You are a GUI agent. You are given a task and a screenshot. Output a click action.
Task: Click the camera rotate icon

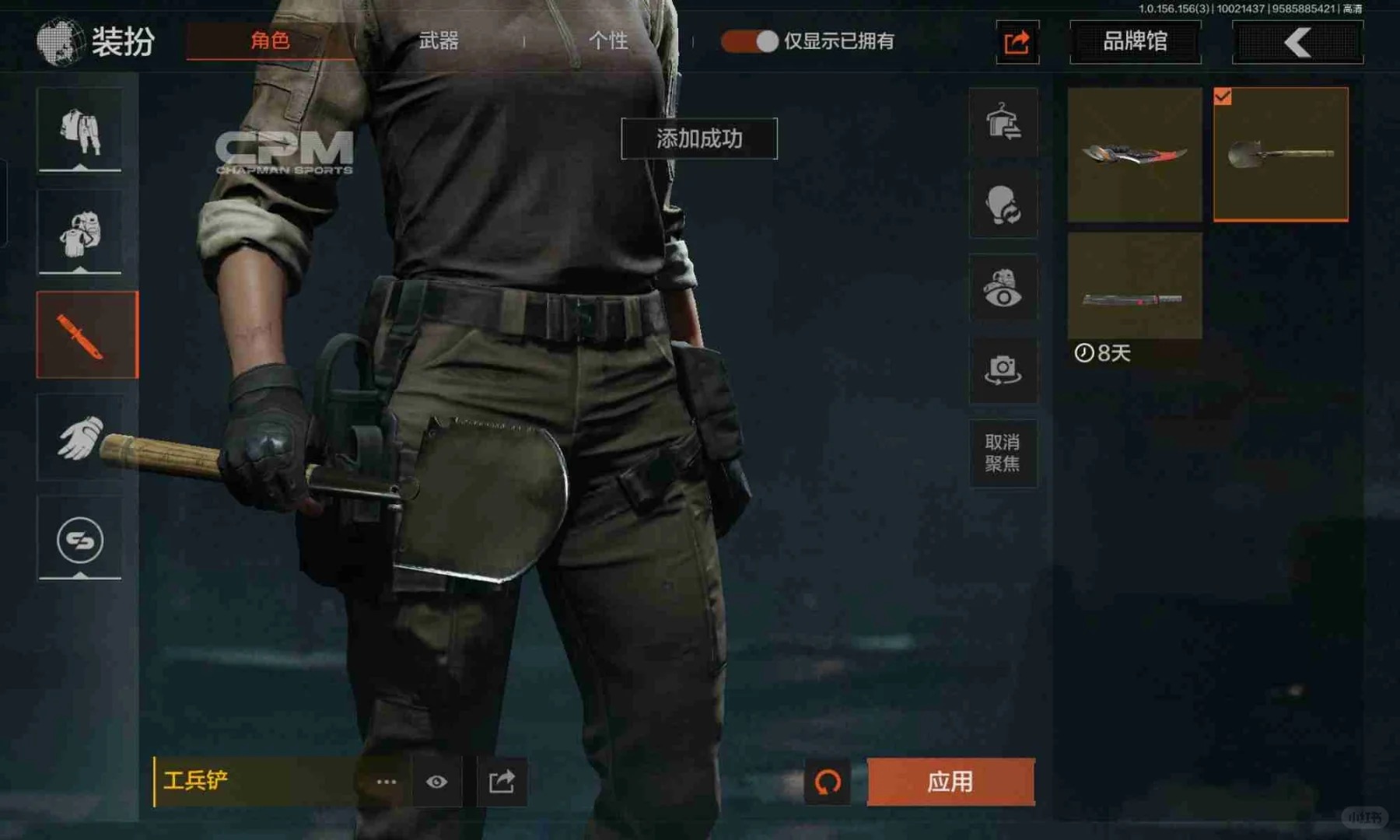click(1003, 369)
